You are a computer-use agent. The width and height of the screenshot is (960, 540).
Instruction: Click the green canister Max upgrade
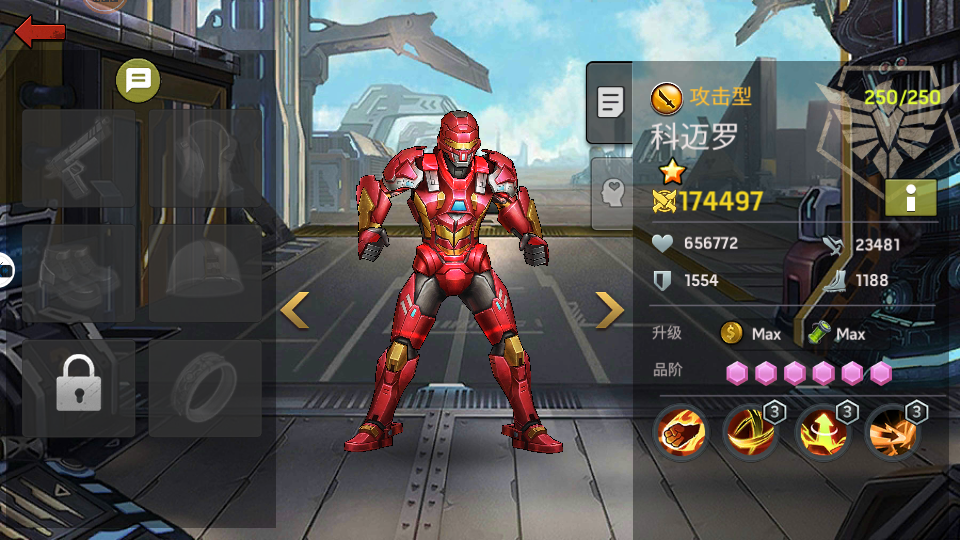pyautogui.click(x=836, y=333)
